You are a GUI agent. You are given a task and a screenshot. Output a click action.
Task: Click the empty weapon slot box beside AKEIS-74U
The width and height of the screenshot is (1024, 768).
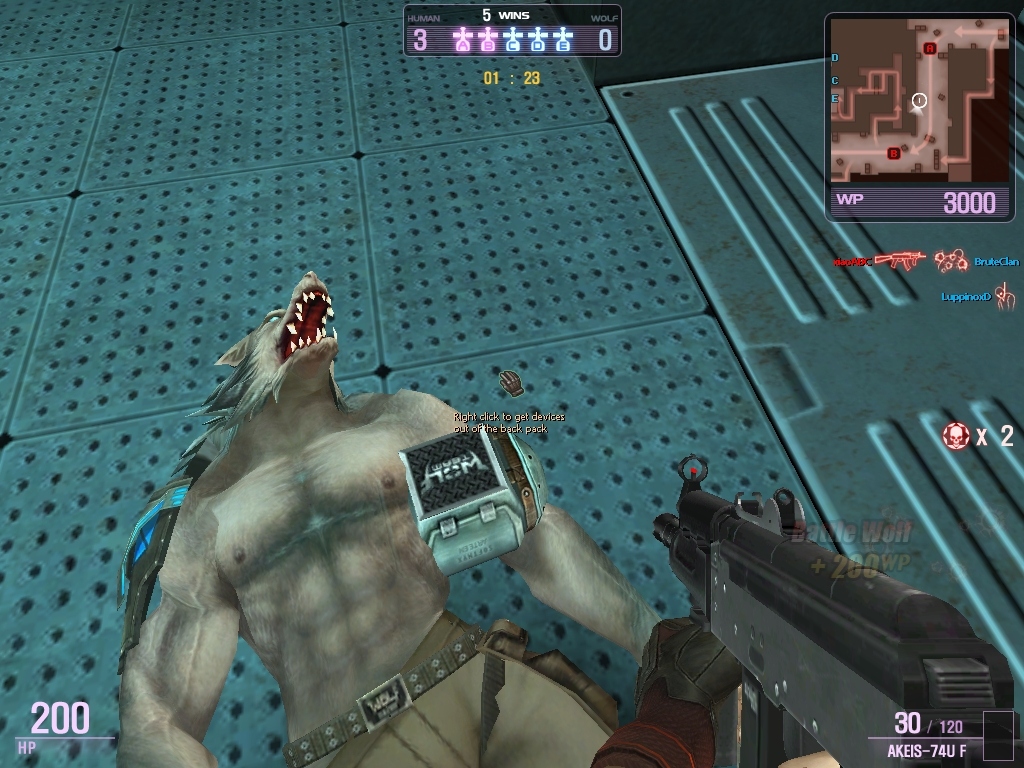(998, 735)
